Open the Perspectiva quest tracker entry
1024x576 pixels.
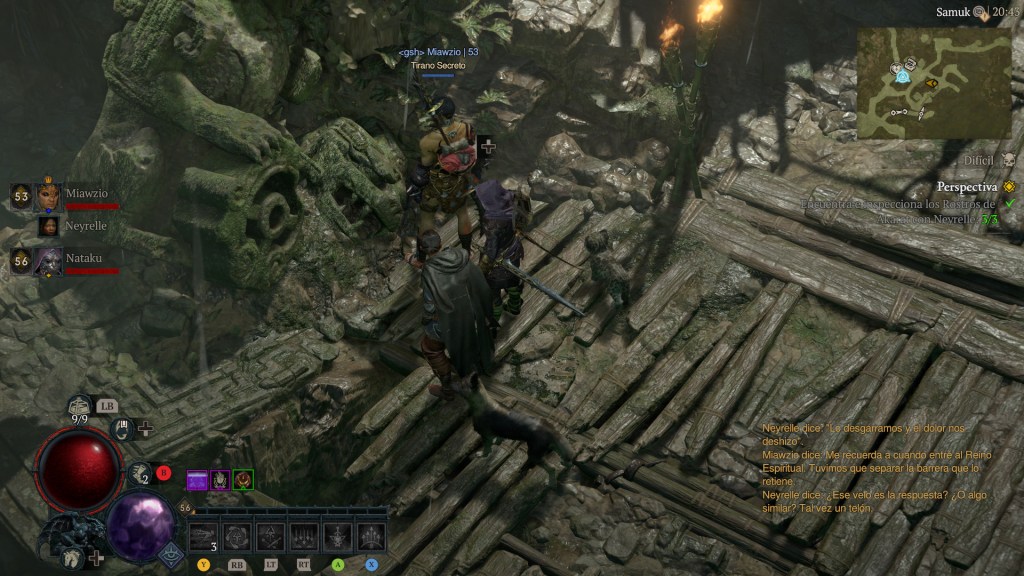[967, 186]
